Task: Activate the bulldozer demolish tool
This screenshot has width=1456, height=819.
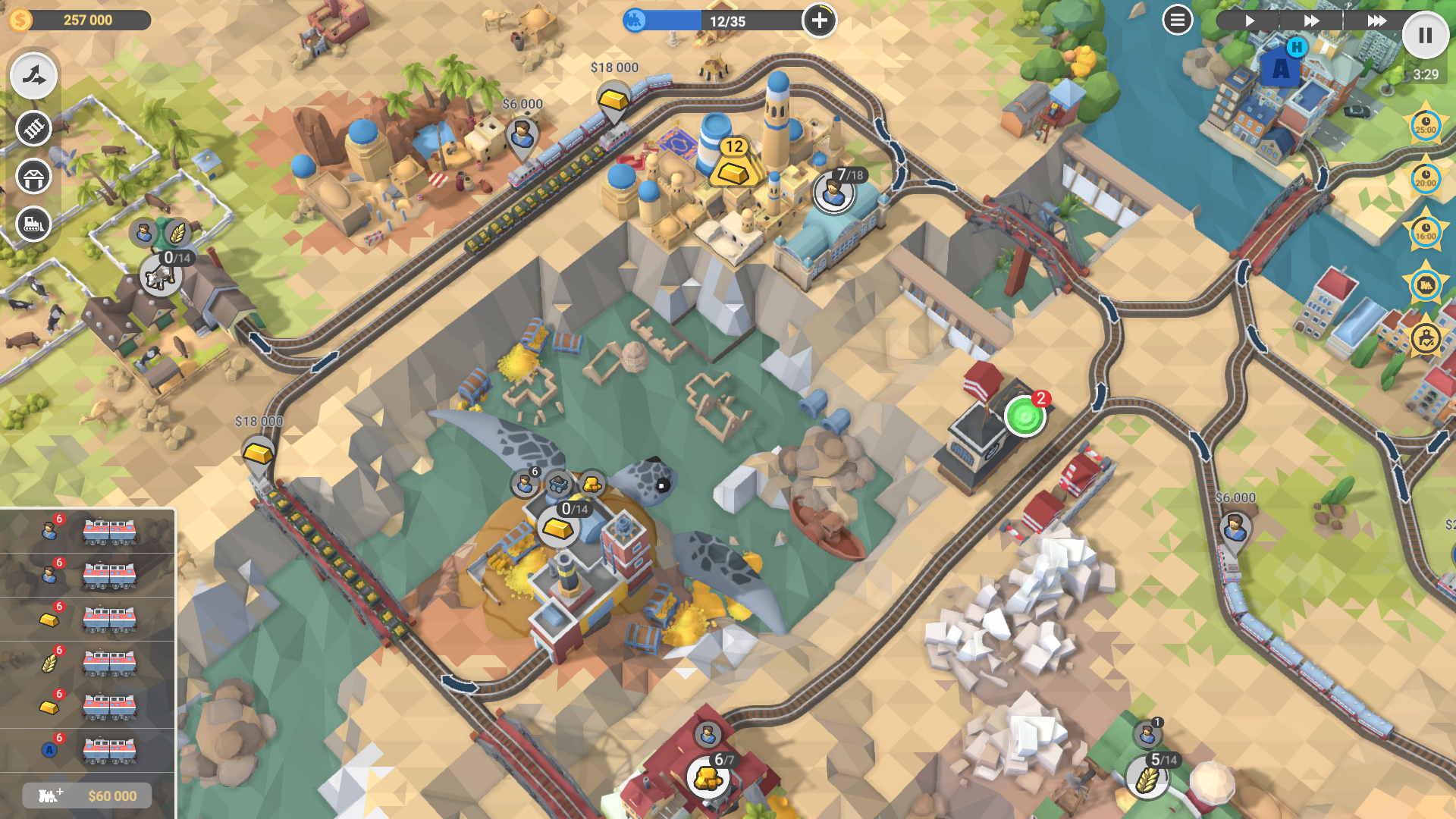Action: [x=33, y=224]
